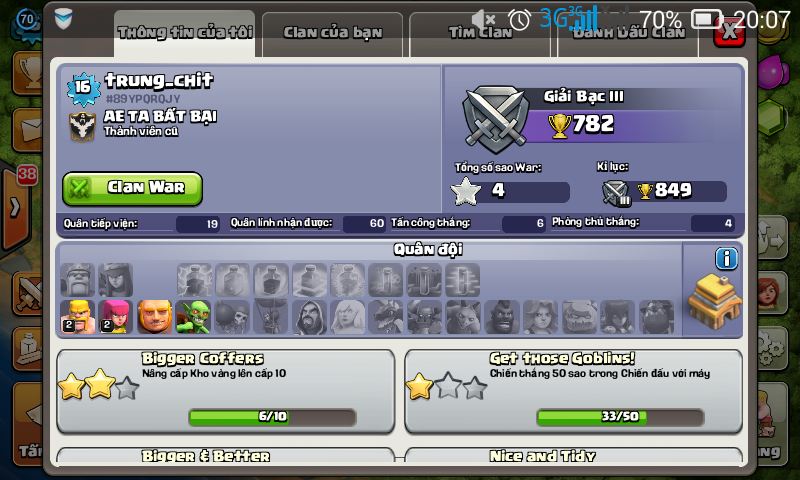Open the Clan của bạn tab
The image size is (800, 480).
pyautogui.click(x=332, y=32)
